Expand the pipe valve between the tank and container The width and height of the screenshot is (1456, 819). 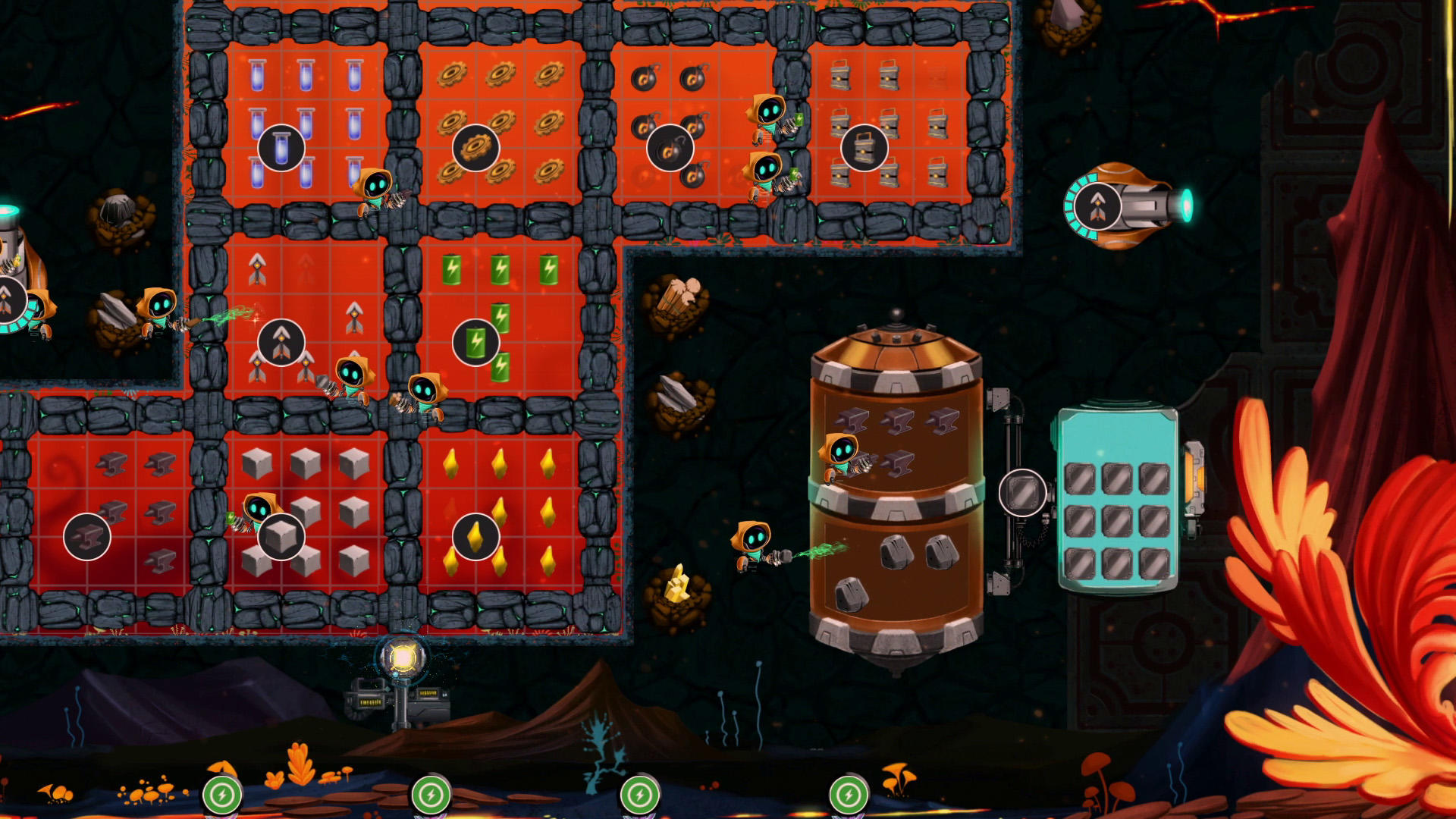1024,493
